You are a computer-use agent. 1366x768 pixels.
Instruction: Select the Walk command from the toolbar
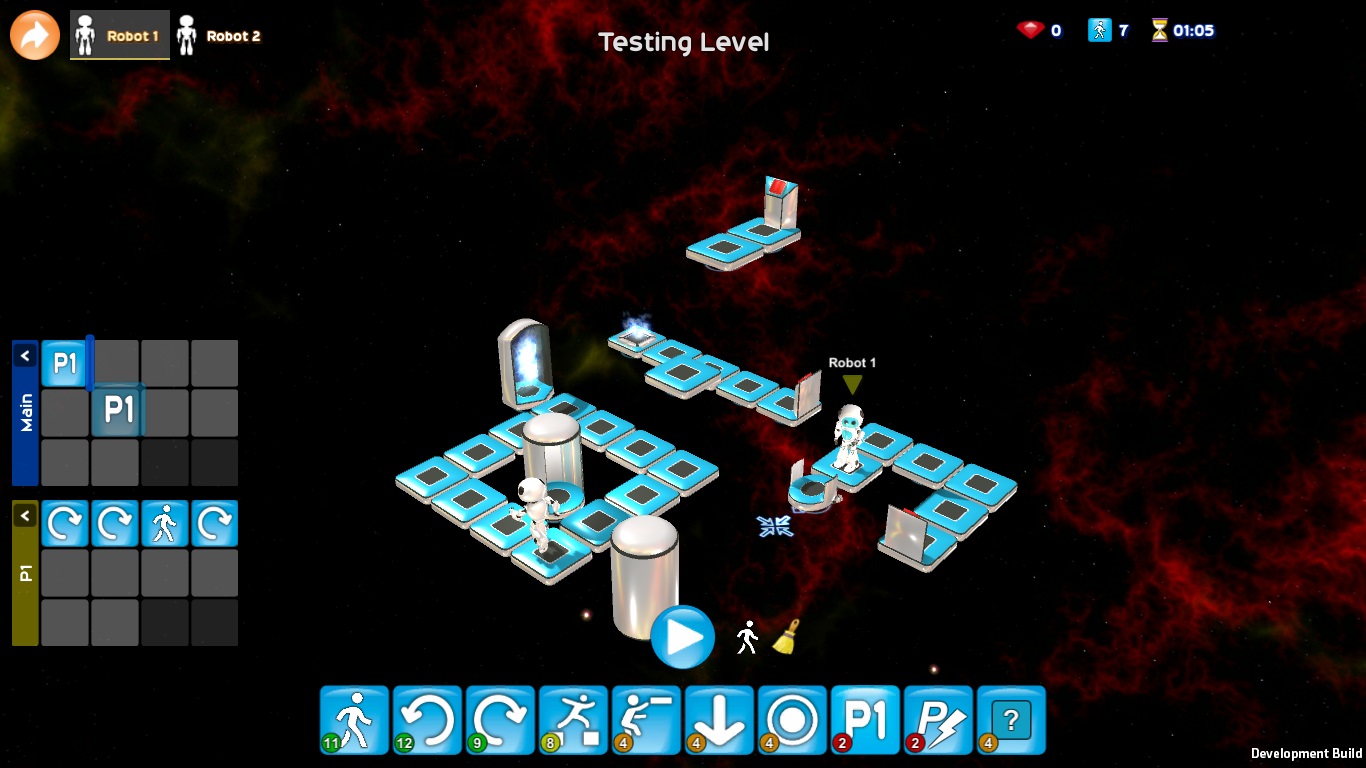[353, 719]
